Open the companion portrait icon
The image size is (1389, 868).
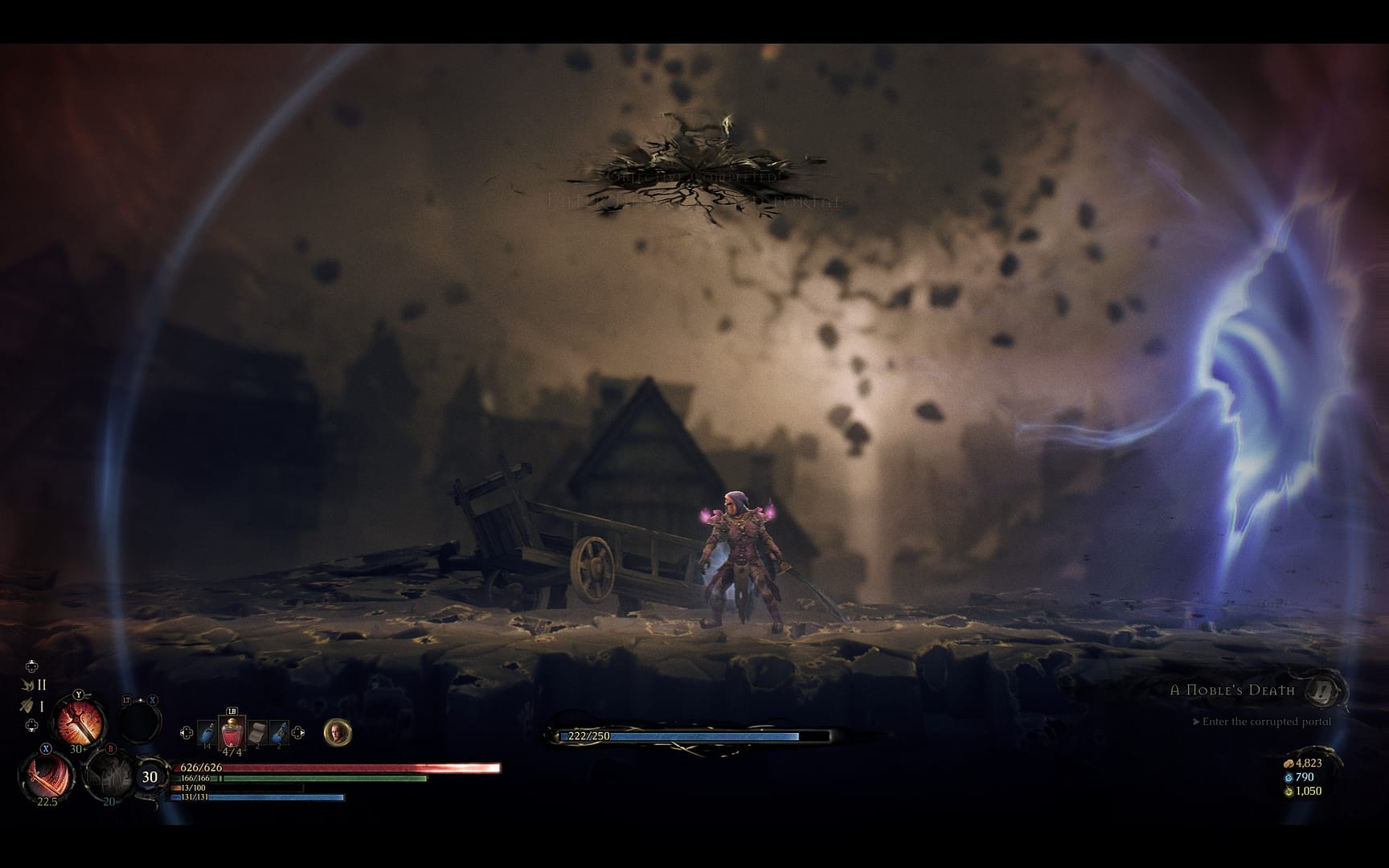[x=338, y=732]
